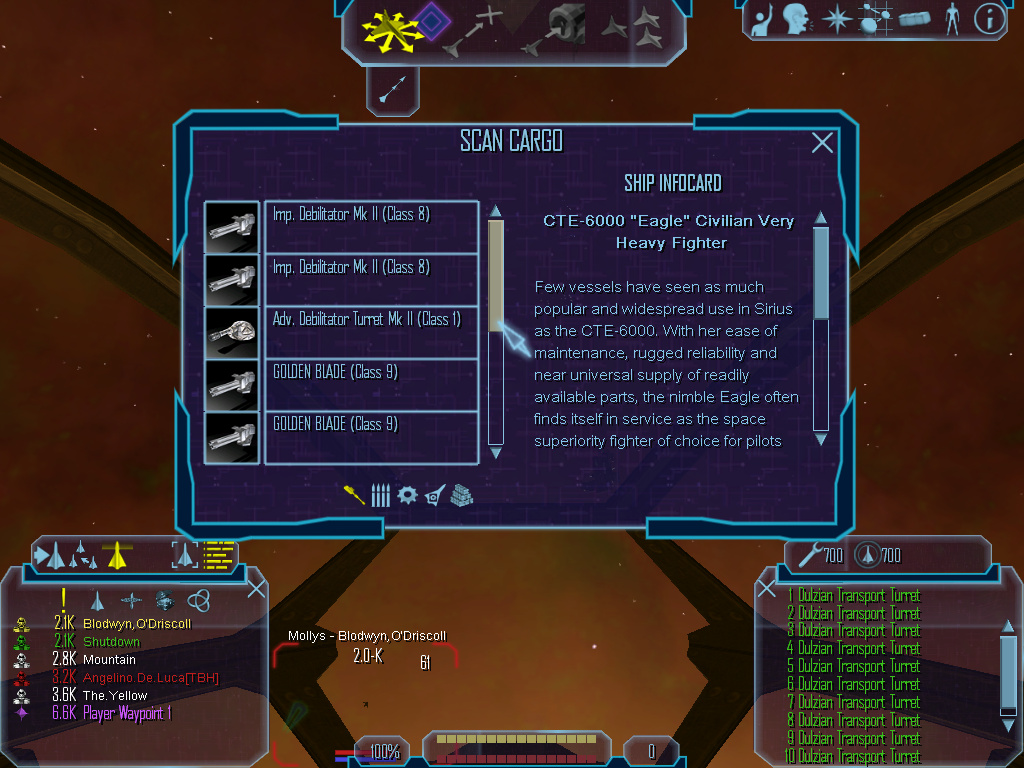Select Angelino.De.Luca[TBH] in the contact list
This screenshot has width=1024, height=768.
pyautogui.click(x=150, y=678)
